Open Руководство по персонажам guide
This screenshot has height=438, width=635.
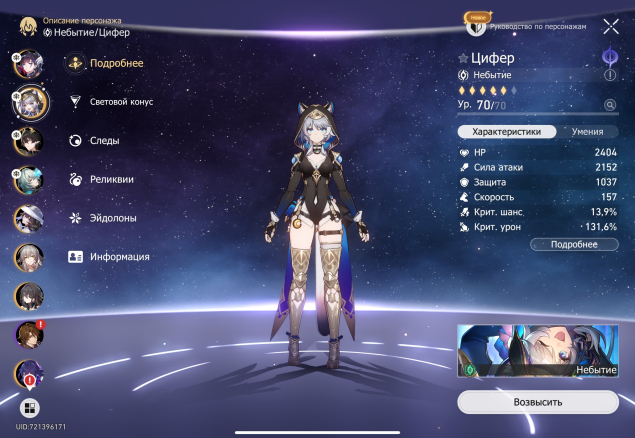(538, 26)
